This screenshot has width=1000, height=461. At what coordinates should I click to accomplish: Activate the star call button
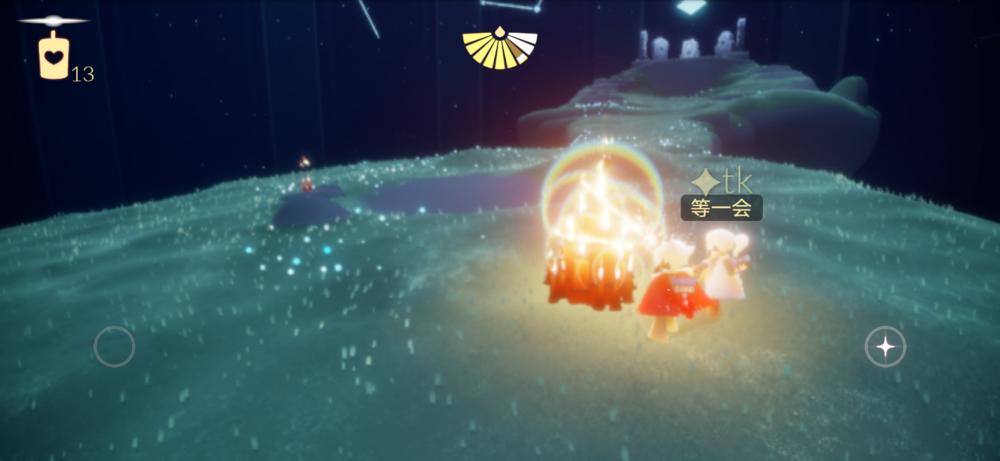885,347
